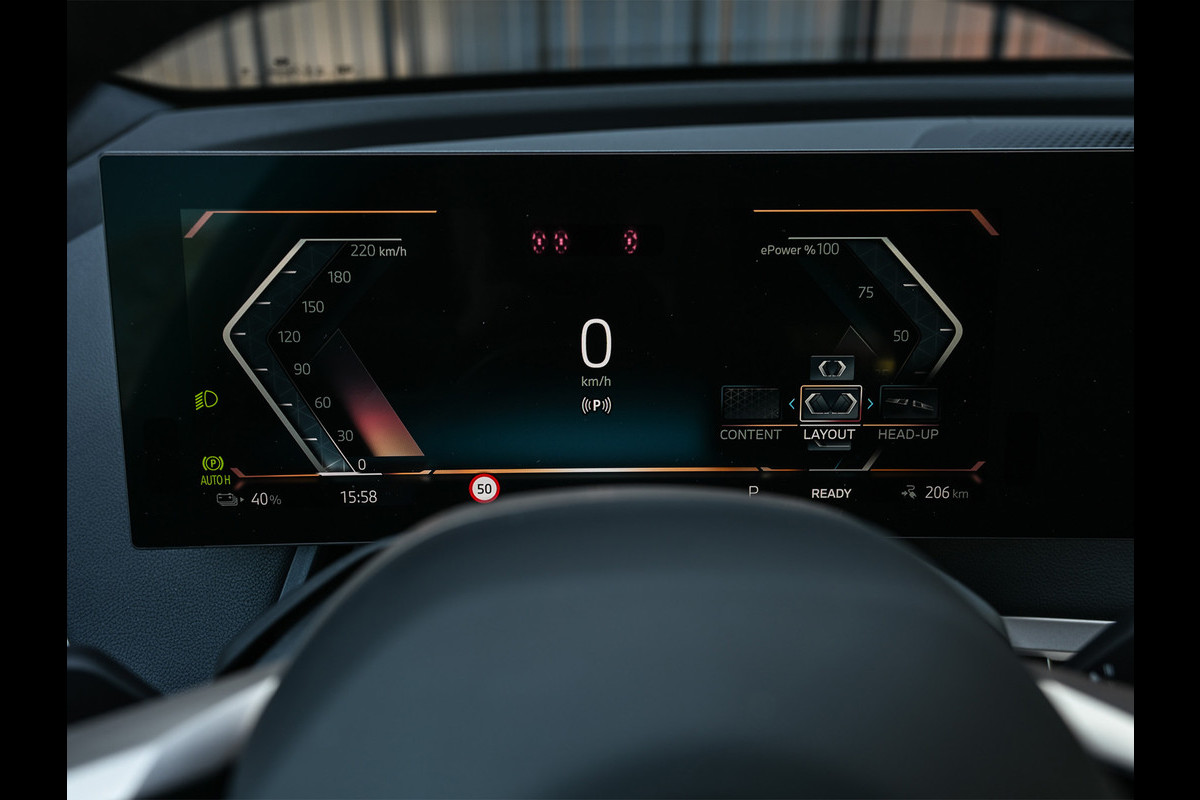Click the right blue arrow beside Layout

[x=869, y=404]
